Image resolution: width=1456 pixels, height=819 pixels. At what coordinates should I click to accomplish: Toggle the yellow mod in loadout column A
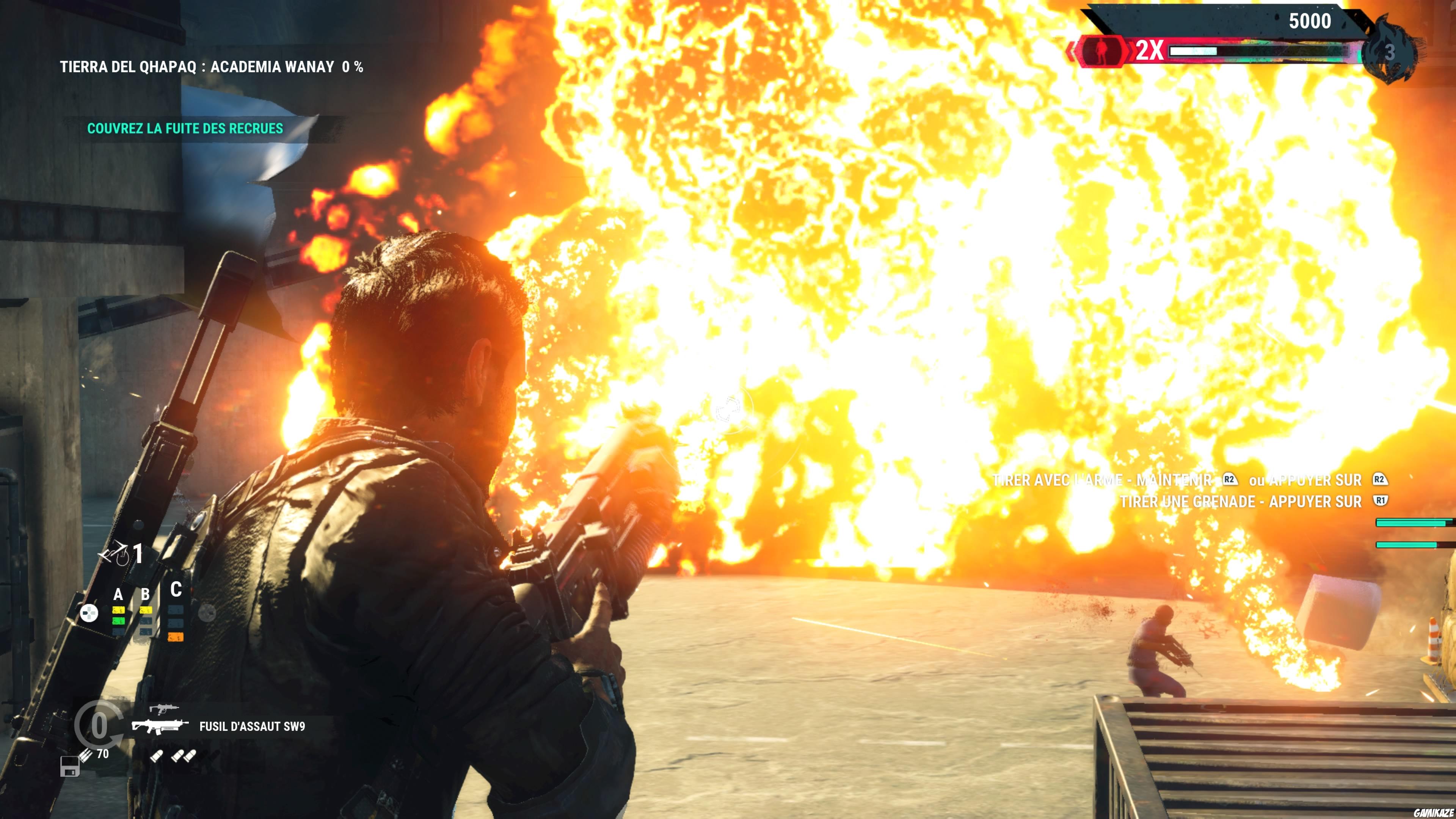pyautogui.click(x=119, y=610)
